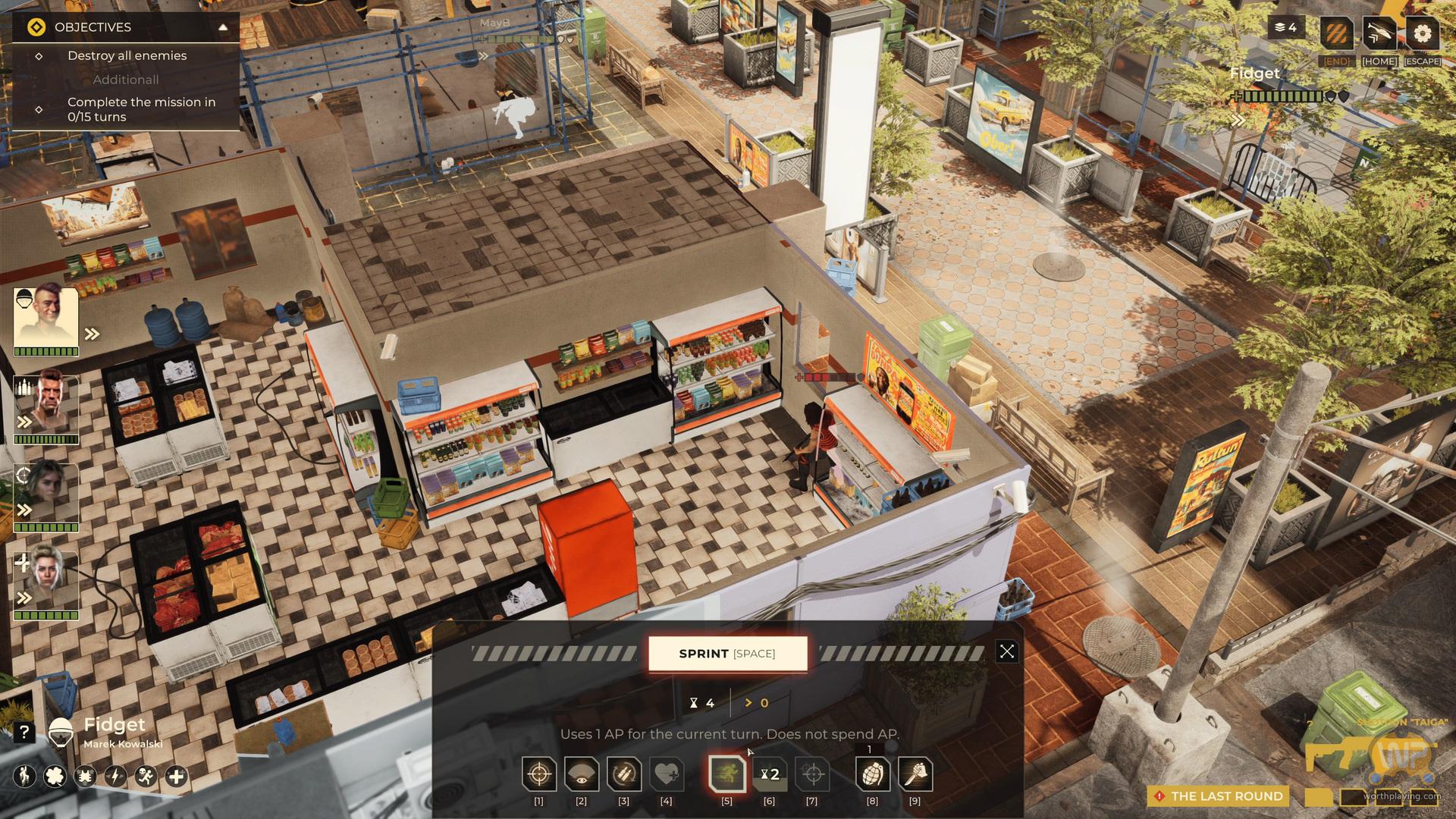
Task: Confirm the Sprint action button
Action: (x=727, y=654)
